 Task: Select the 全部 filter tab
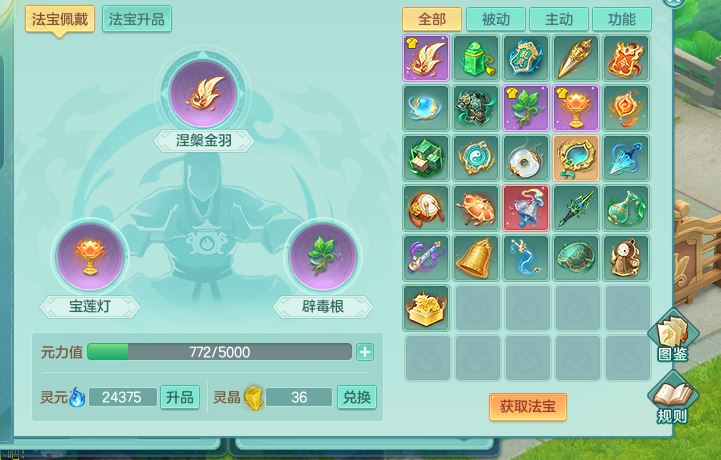432,19
